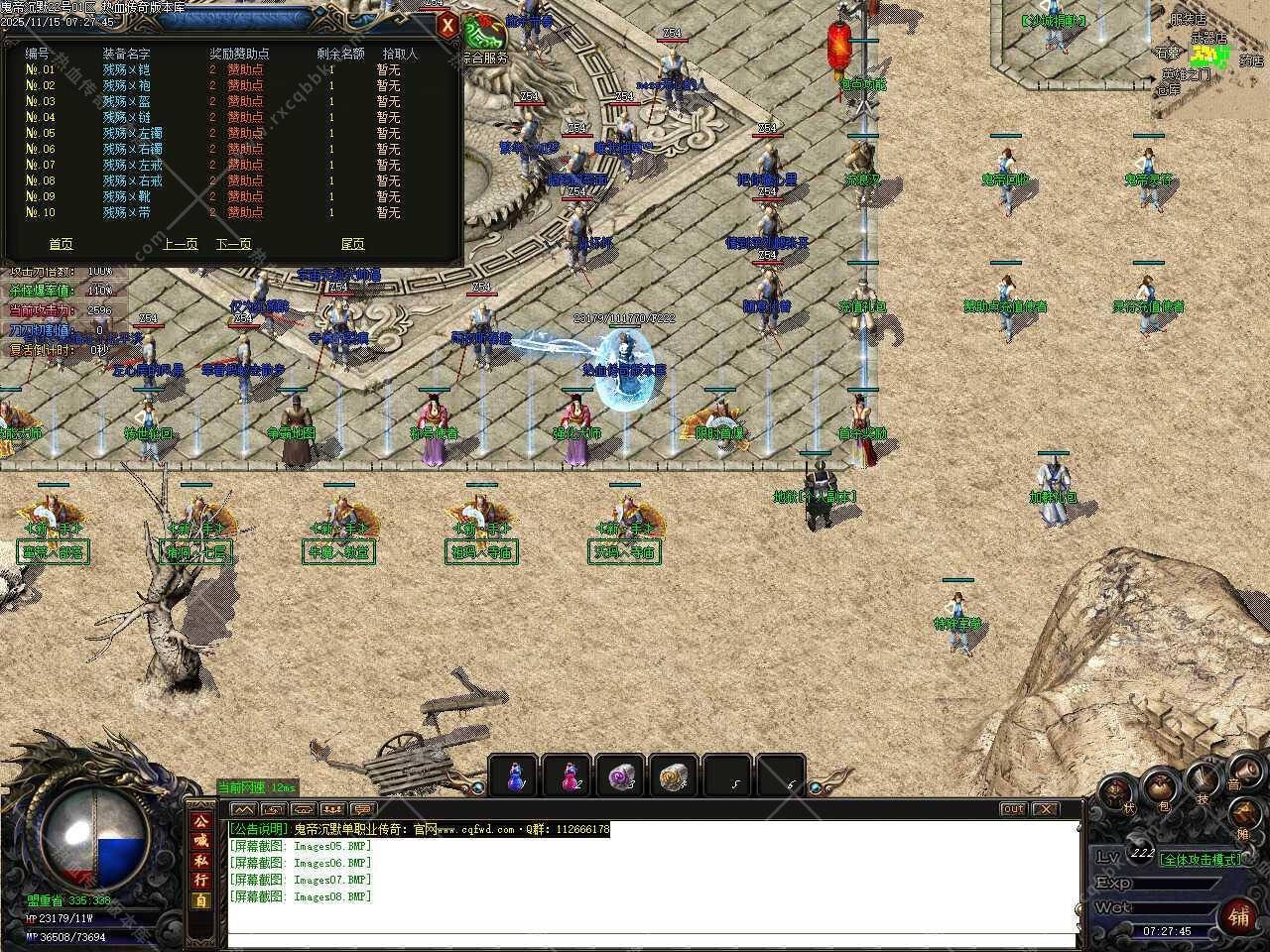Go to the previous page (上一页)
The image size is (1270, 952).
[180, 244]
